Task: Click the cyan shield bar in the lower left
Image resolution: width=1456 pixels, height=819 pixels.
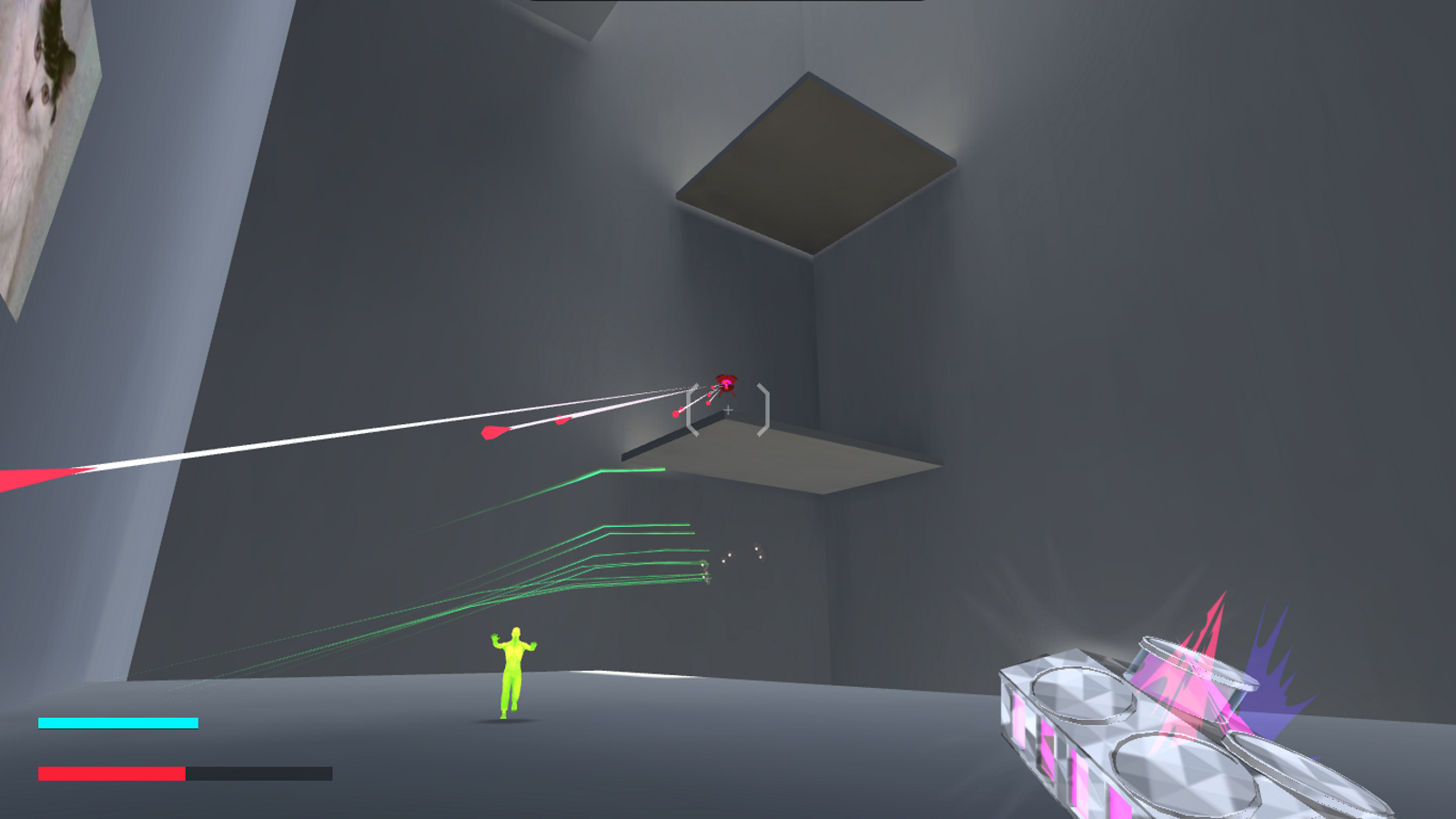Action: (116, 722)
